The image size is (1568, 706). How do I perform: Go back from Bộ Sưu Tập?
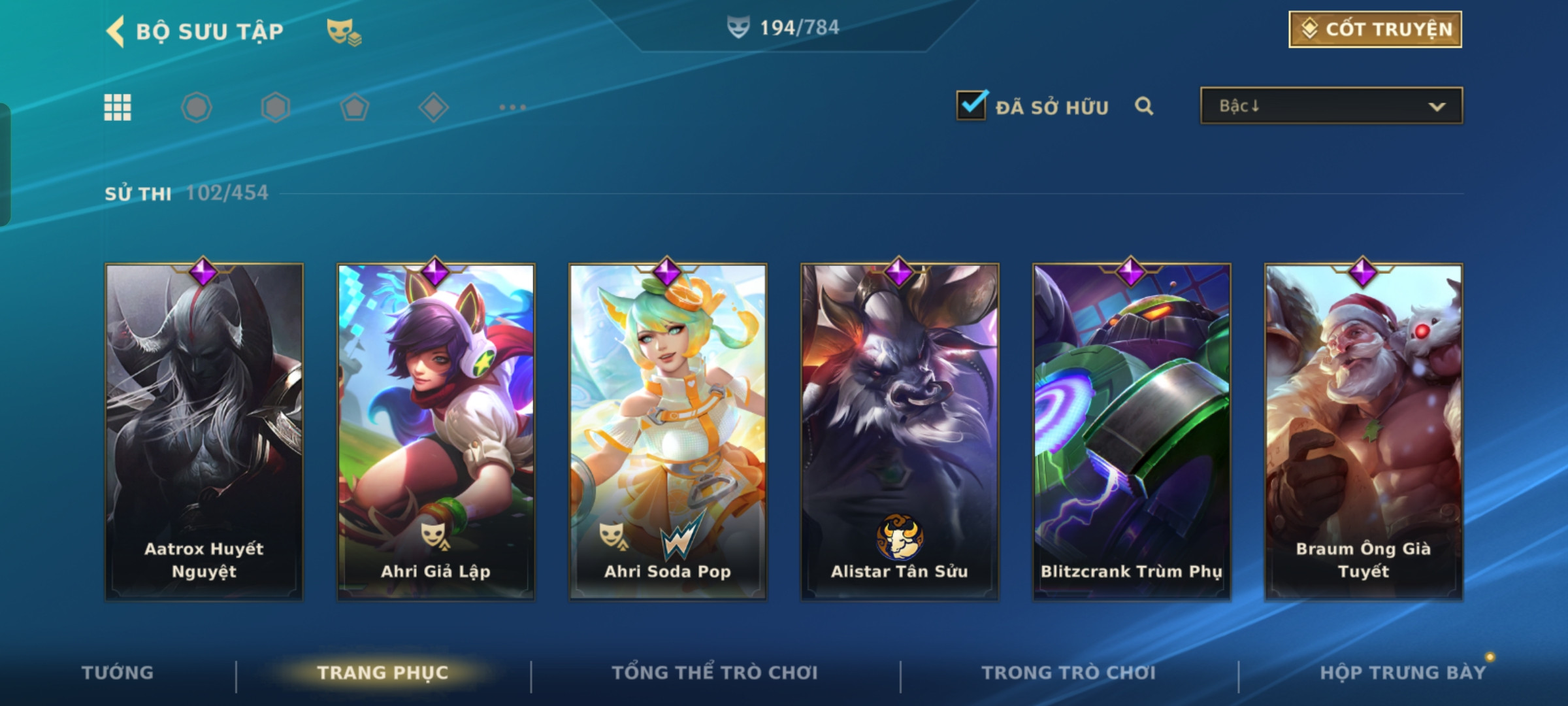116,31
